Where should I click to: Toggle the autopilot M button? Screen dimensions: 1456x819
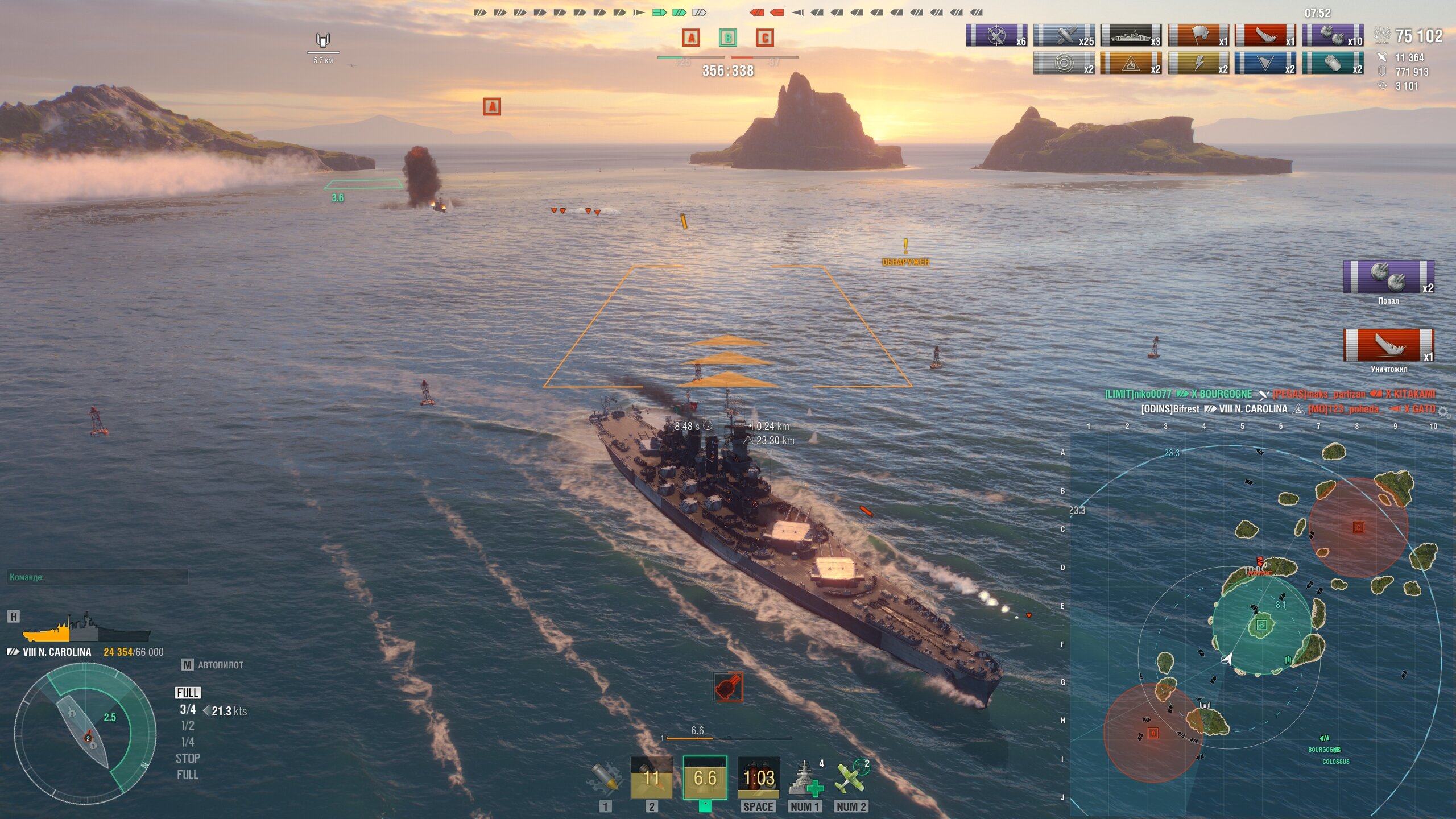click(188, 665)
